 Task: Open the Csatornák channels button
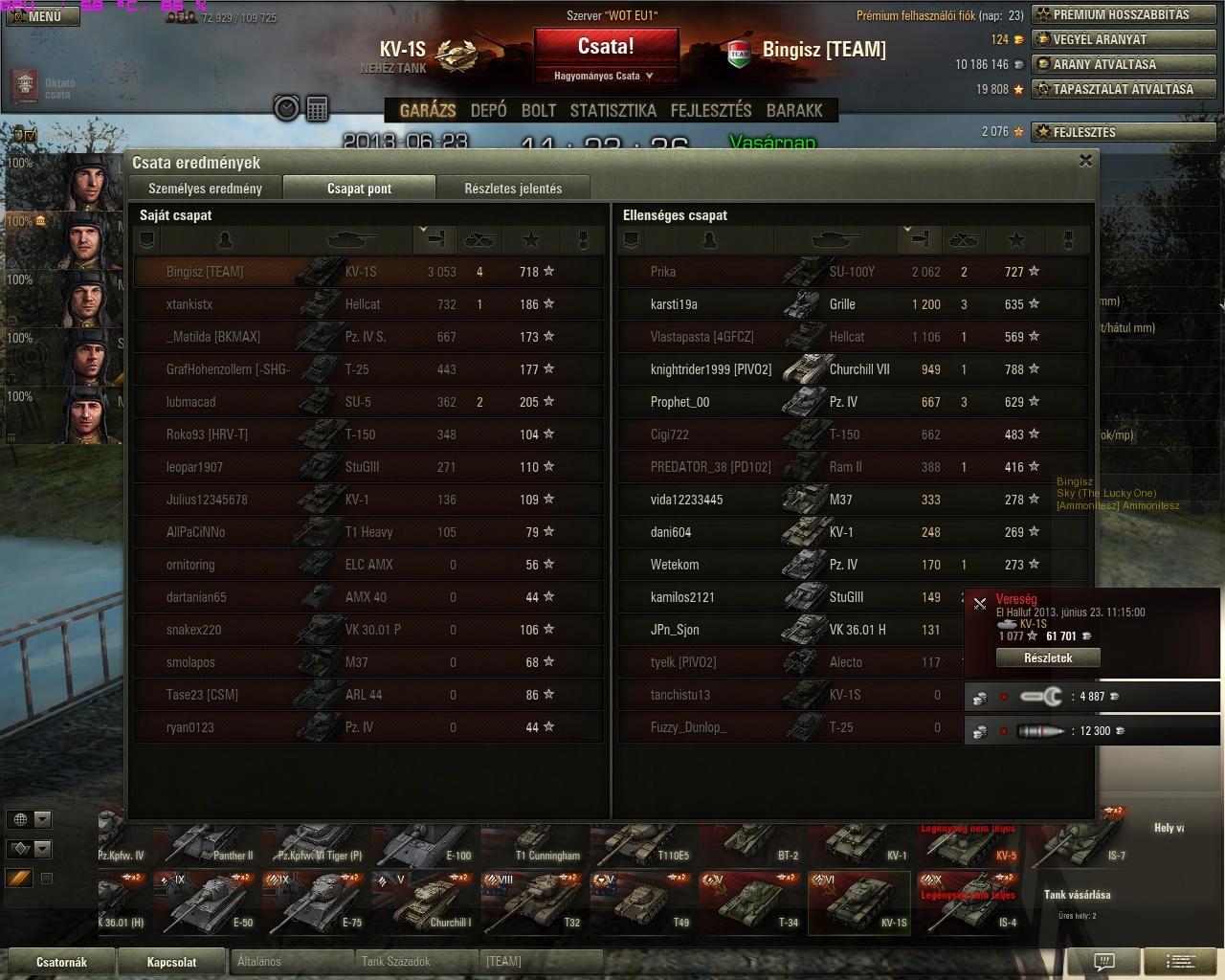61,962
